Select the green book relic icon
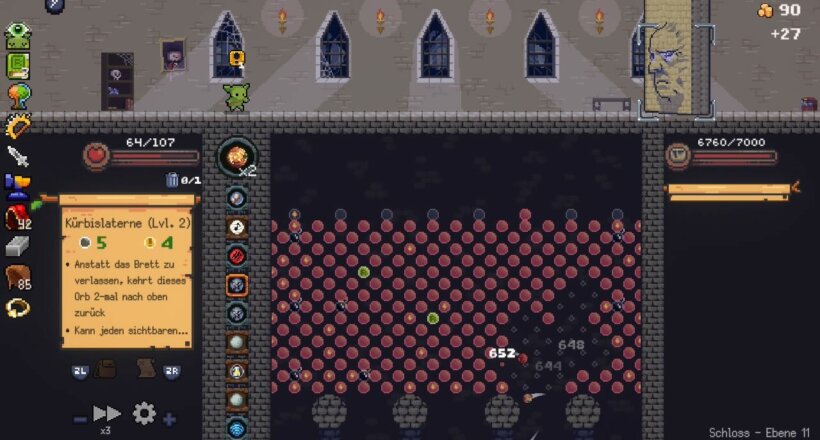Image resolution: width=820 pixels, height=440 pixels. pos(17,66)
